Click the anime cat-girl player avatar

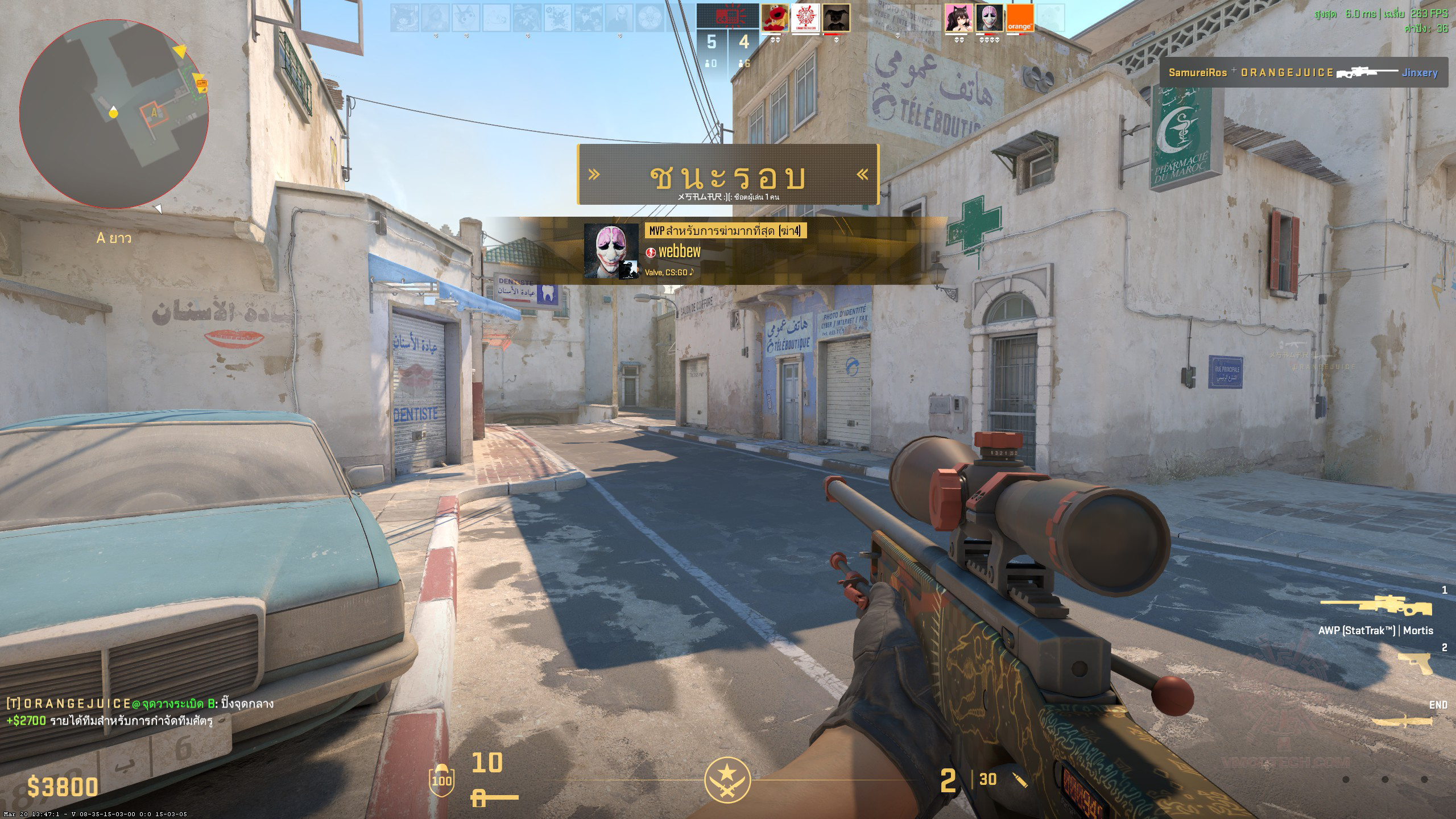point(958,18)
